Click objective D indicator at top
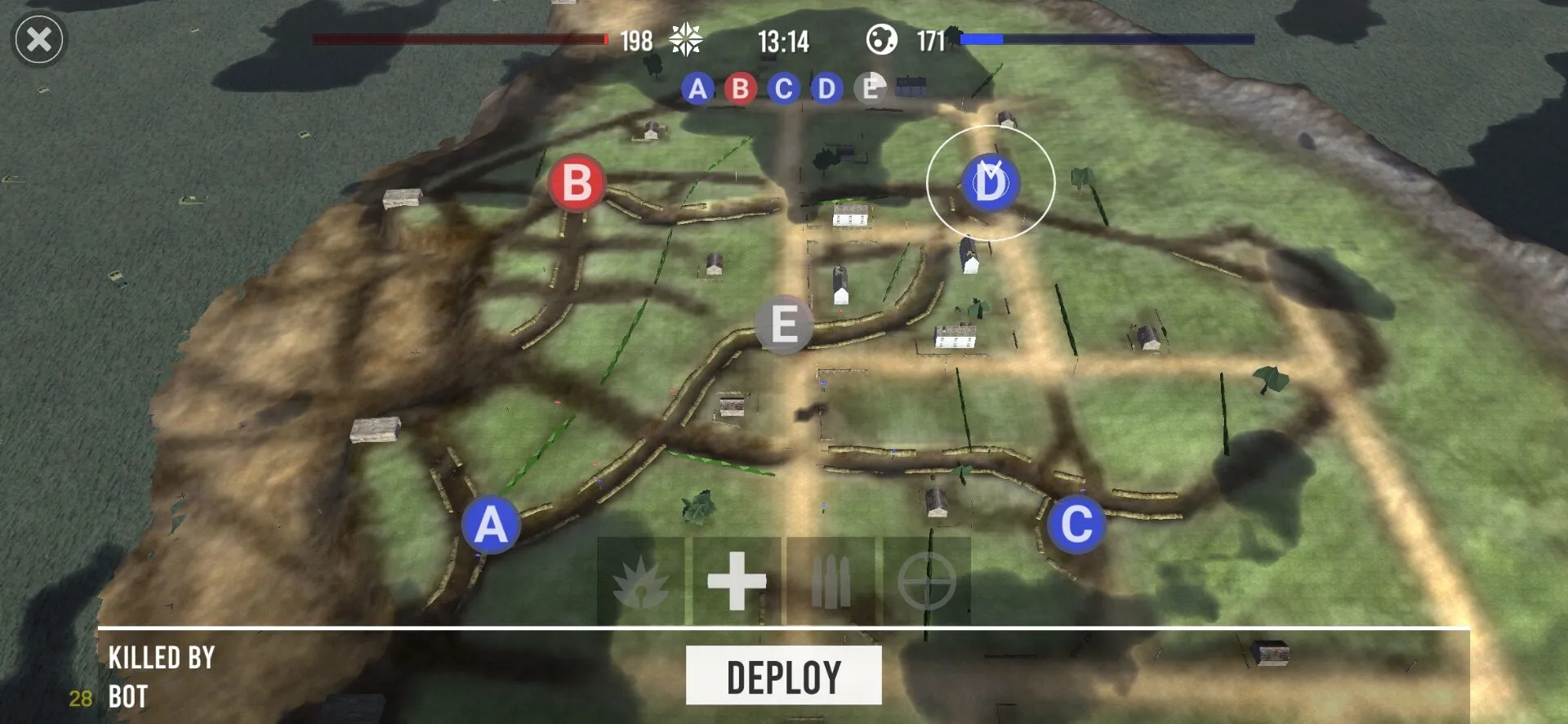This screenshot has width=1568, height=724. pyautogui.click(x=826, y=90)
